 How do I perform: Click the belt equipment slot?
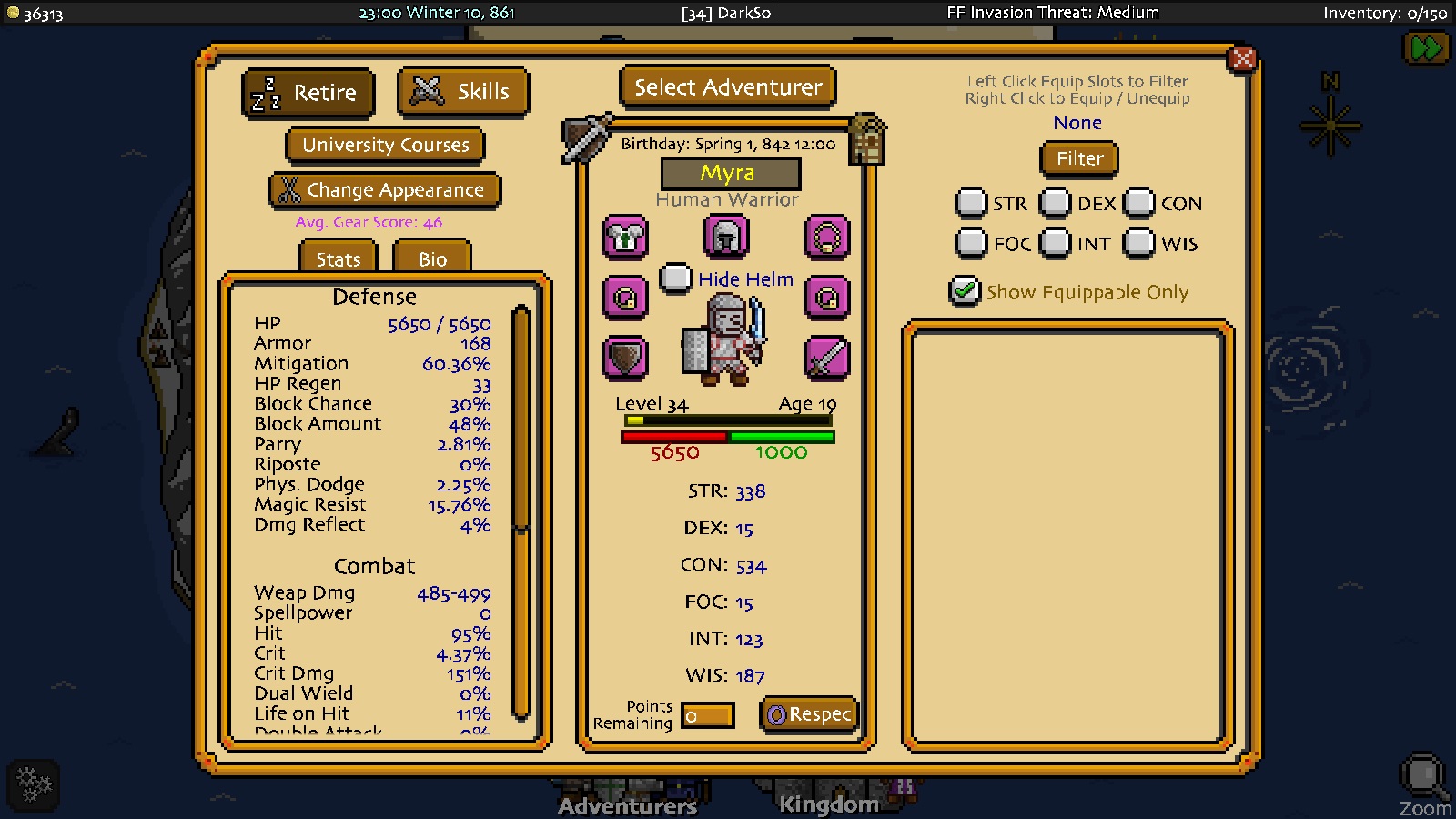tap(826, 298)
